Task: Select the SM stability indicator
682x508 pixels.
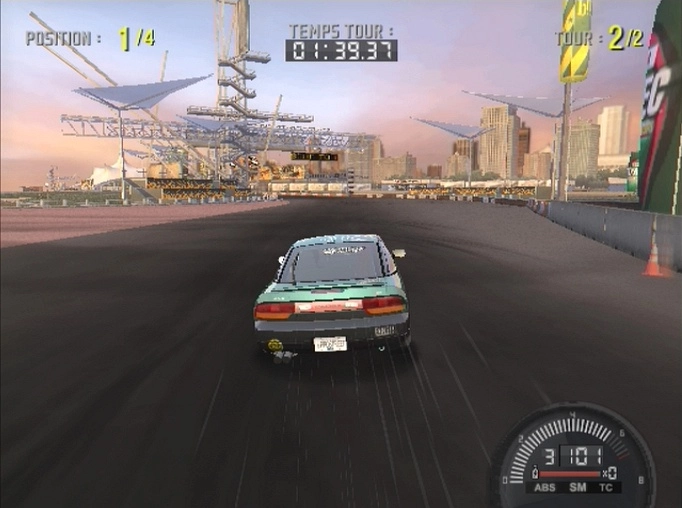Action: 577,488
